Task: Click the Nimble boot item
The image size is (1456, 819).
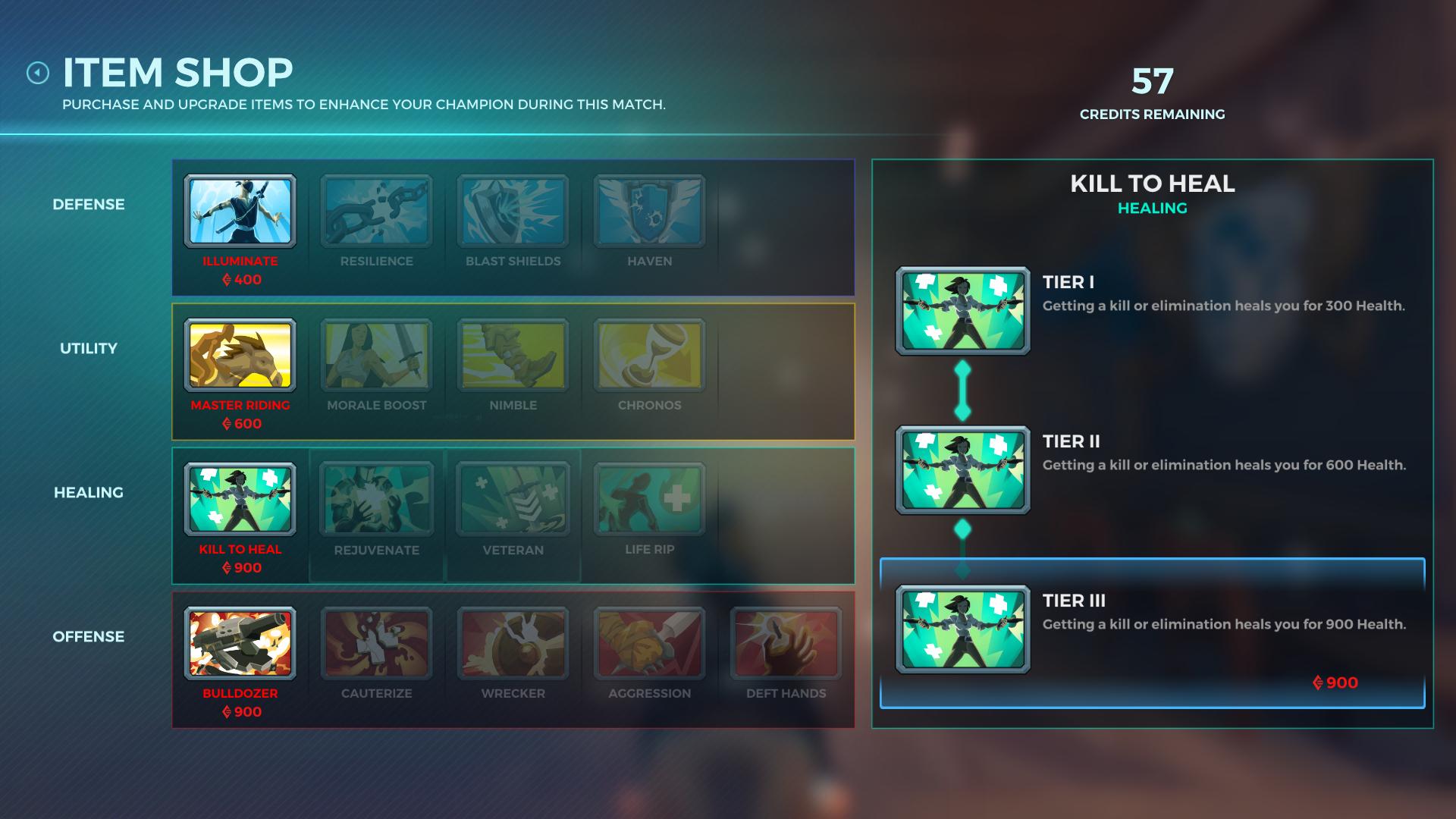Action: [513, 356]
